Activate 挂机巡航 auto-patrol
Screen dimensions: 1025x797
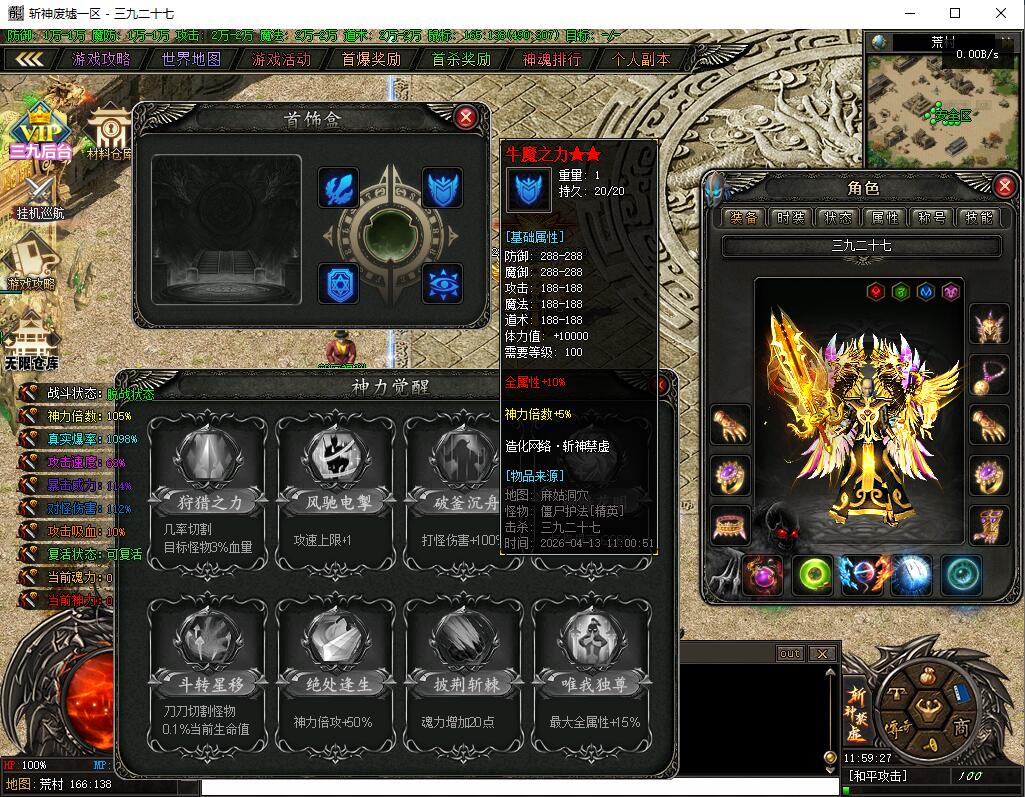coord(40,196)
